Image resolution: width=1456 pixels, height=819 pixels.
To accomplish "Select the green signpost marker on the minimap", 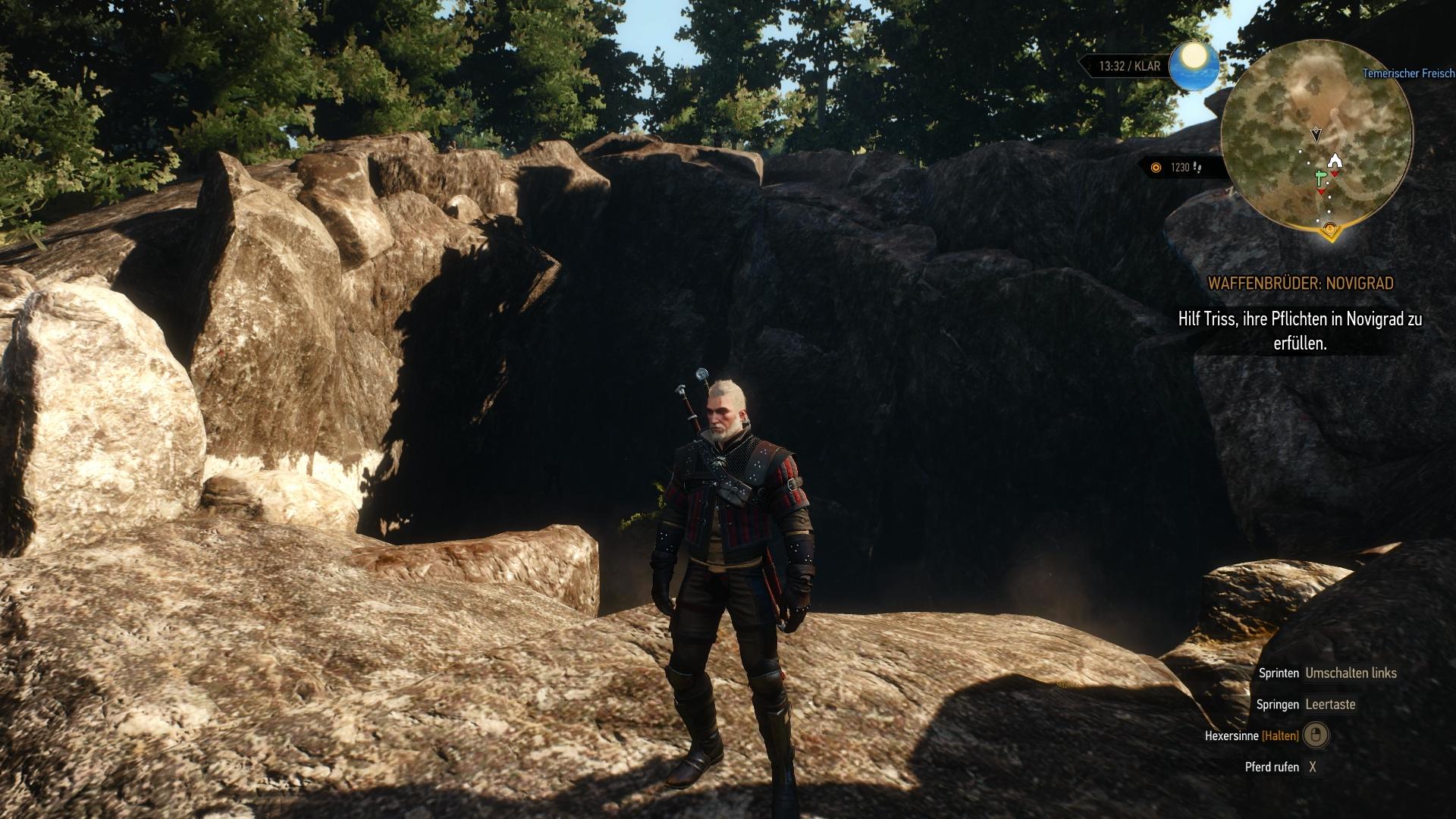I will point(1321,177).
